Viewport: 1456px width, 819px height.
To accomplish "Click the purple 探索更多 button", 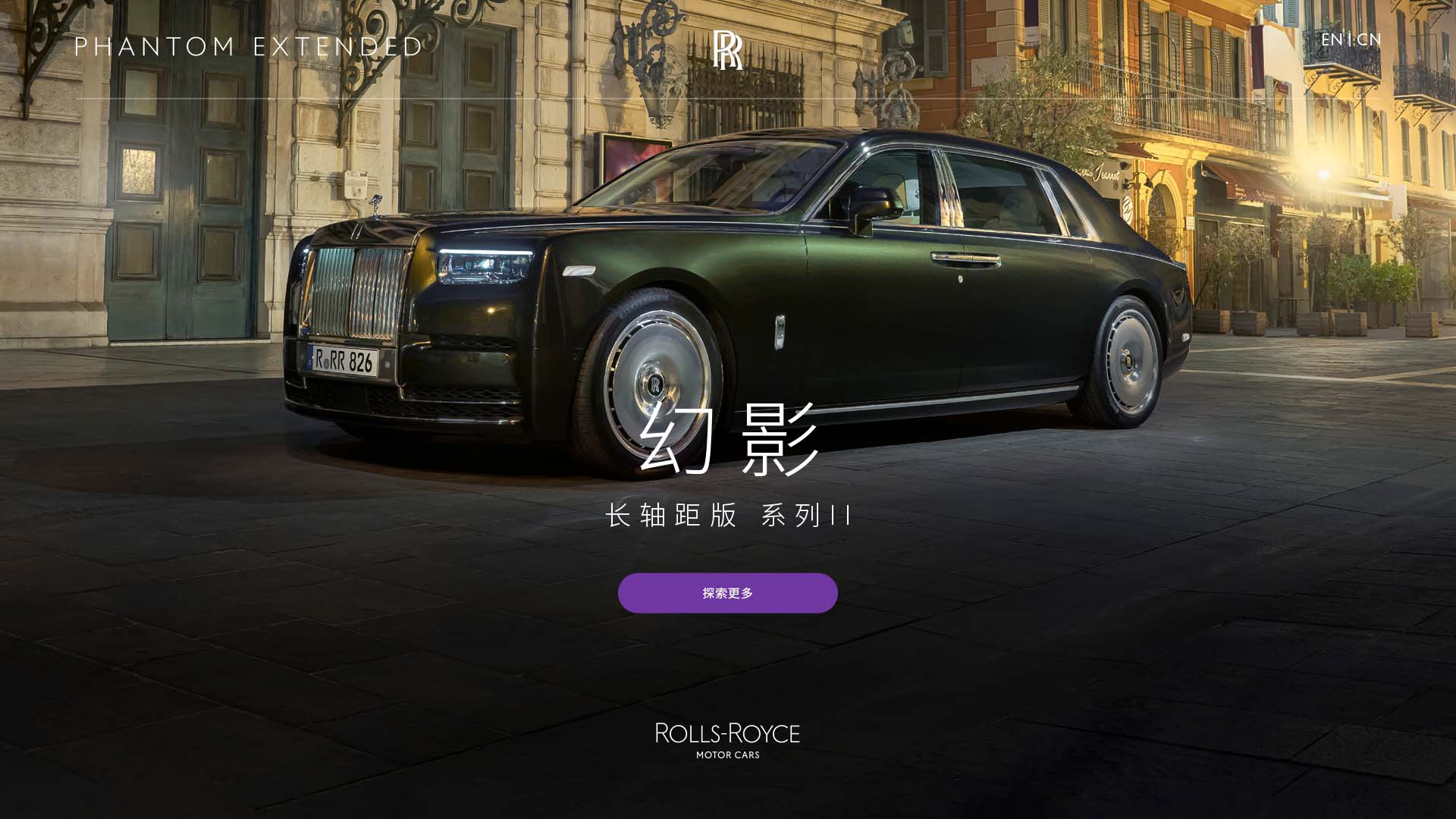I will pos(727,593).
